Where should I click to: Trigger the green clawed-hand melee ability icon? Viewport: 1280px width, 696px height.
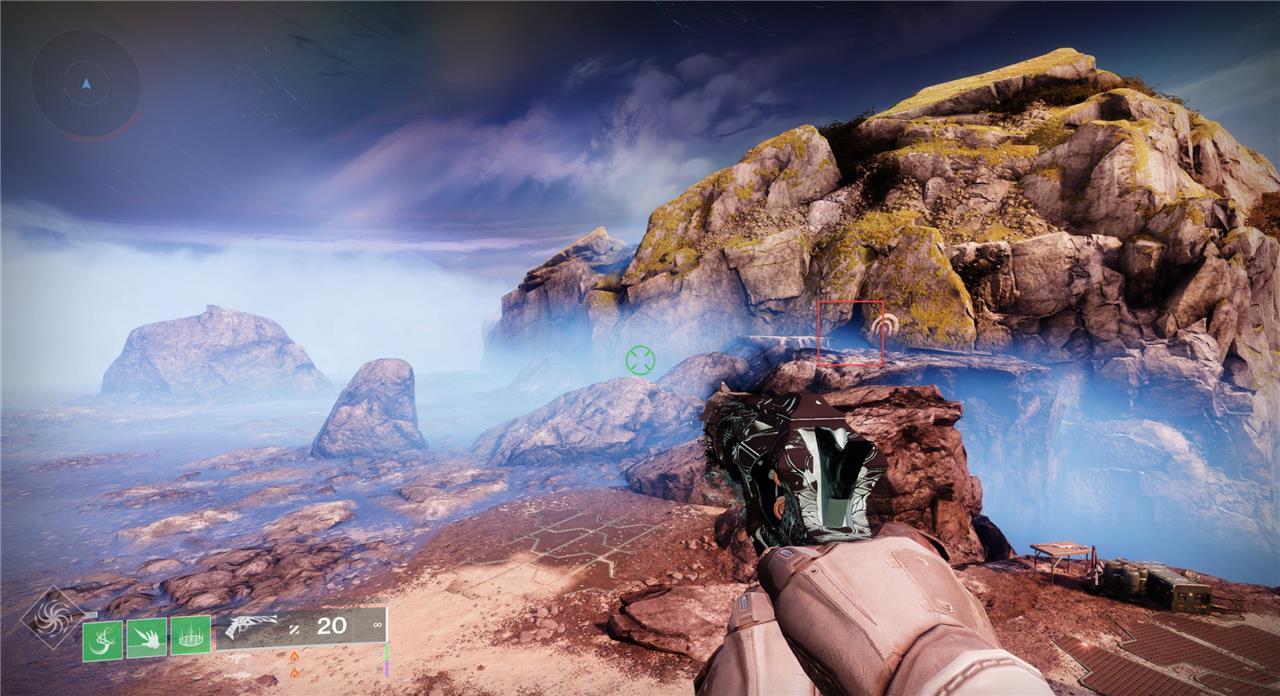(146, 638)
